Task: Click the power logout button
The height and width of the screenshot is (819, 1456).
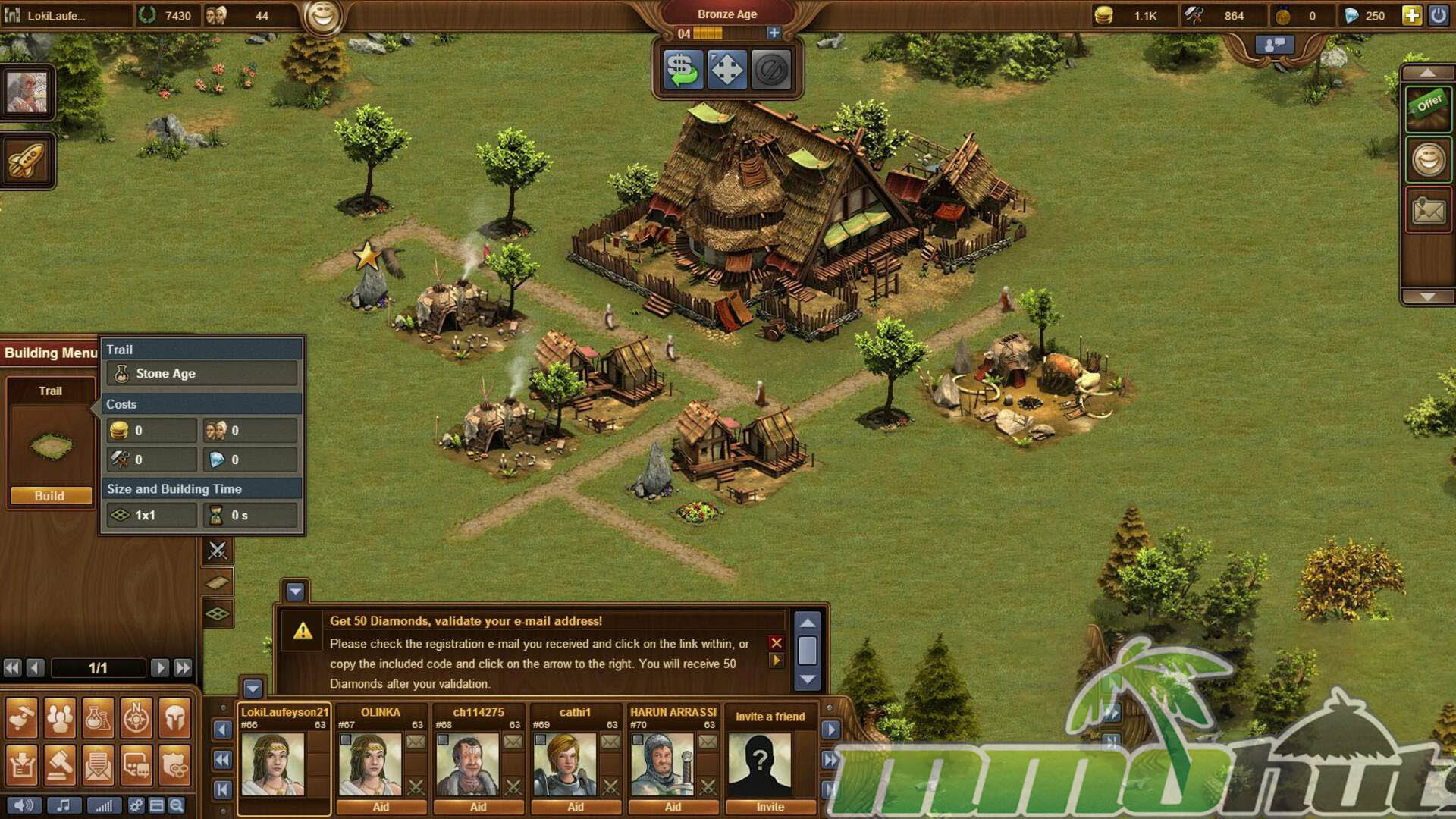Action: [x=1438, y=15]
